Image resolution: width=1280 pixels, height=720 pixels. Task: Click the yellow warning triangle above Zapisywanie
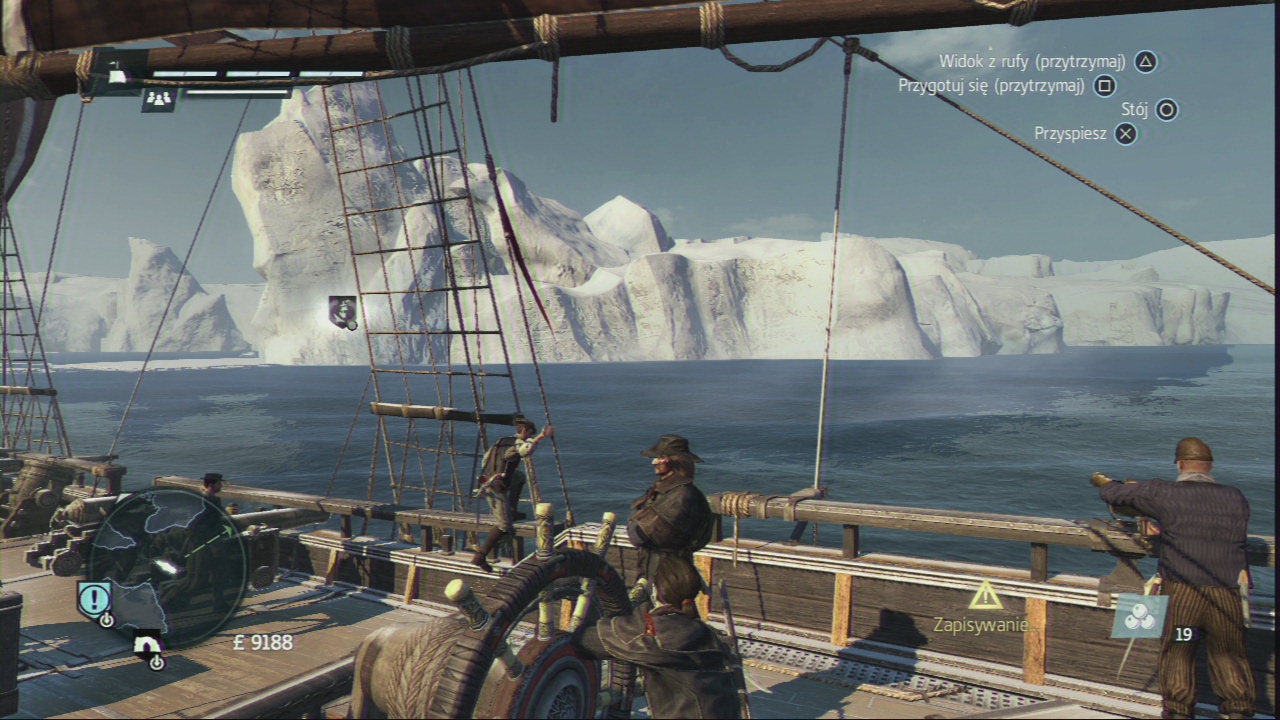(x=985, y=596)
